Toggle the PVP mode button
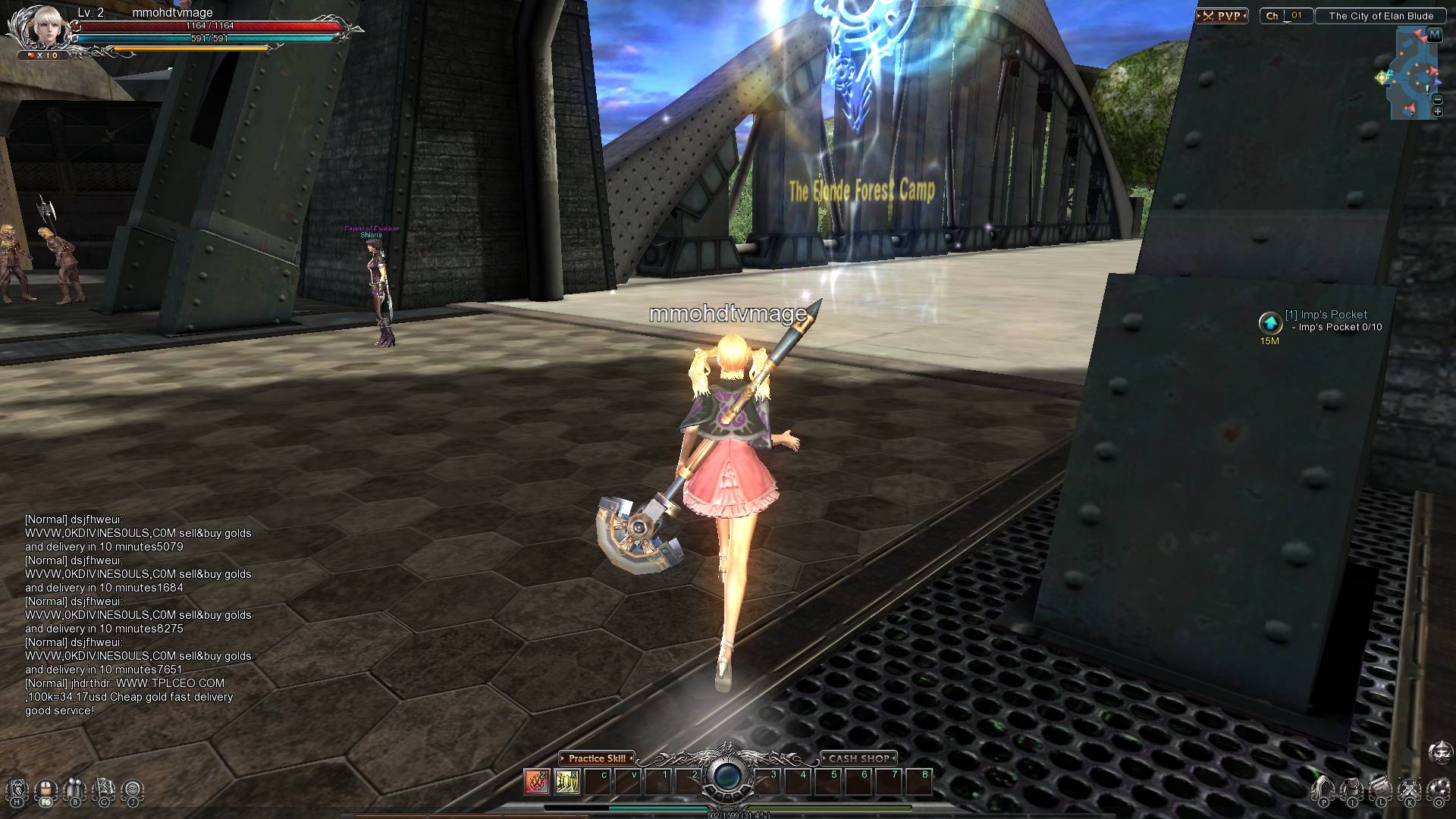Image resolution: width=1456 pixels, height=819 pixels. [1222, 16]
